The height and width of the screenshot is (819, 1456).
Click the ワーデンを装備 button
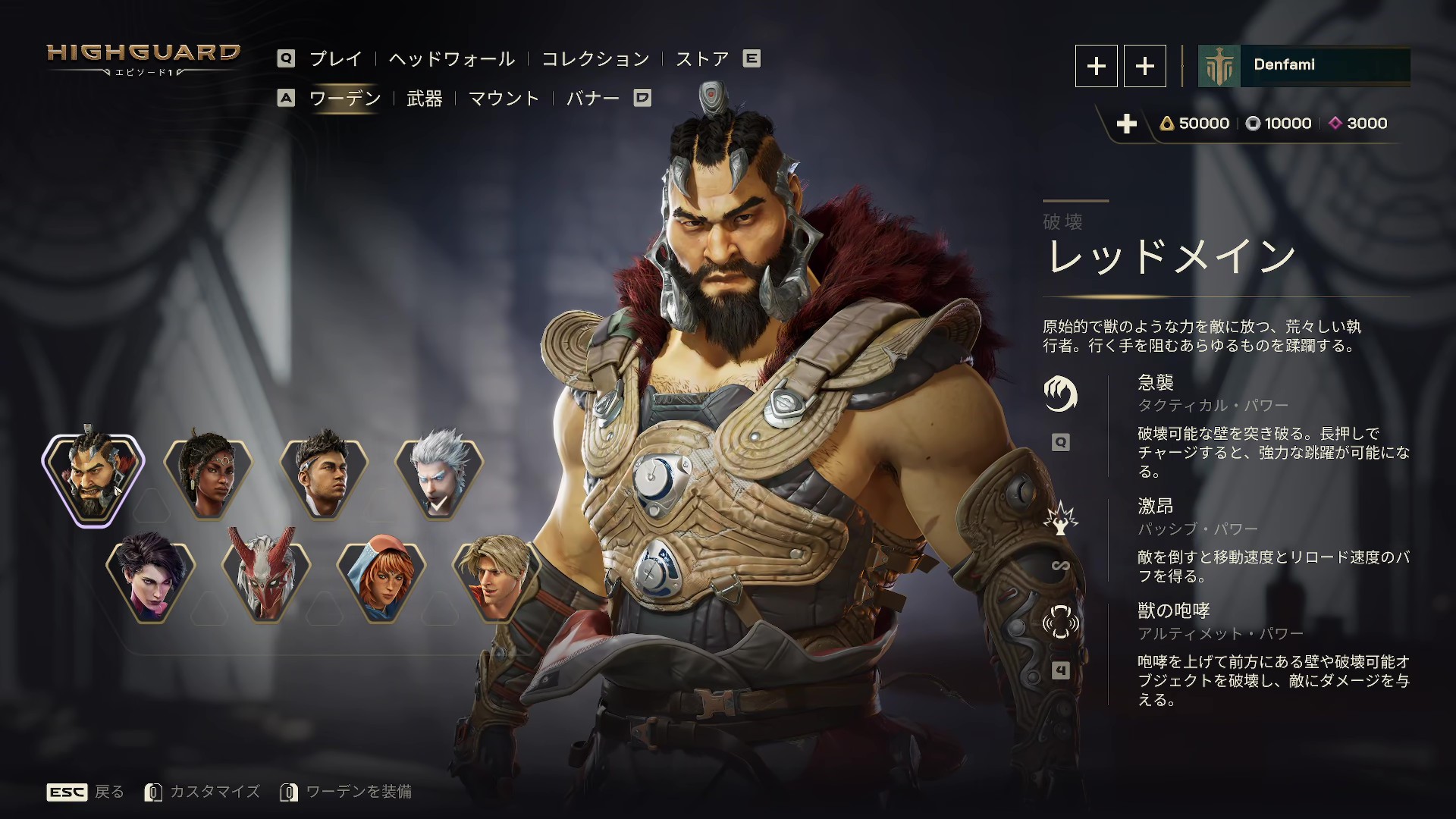tap(359, 791)
